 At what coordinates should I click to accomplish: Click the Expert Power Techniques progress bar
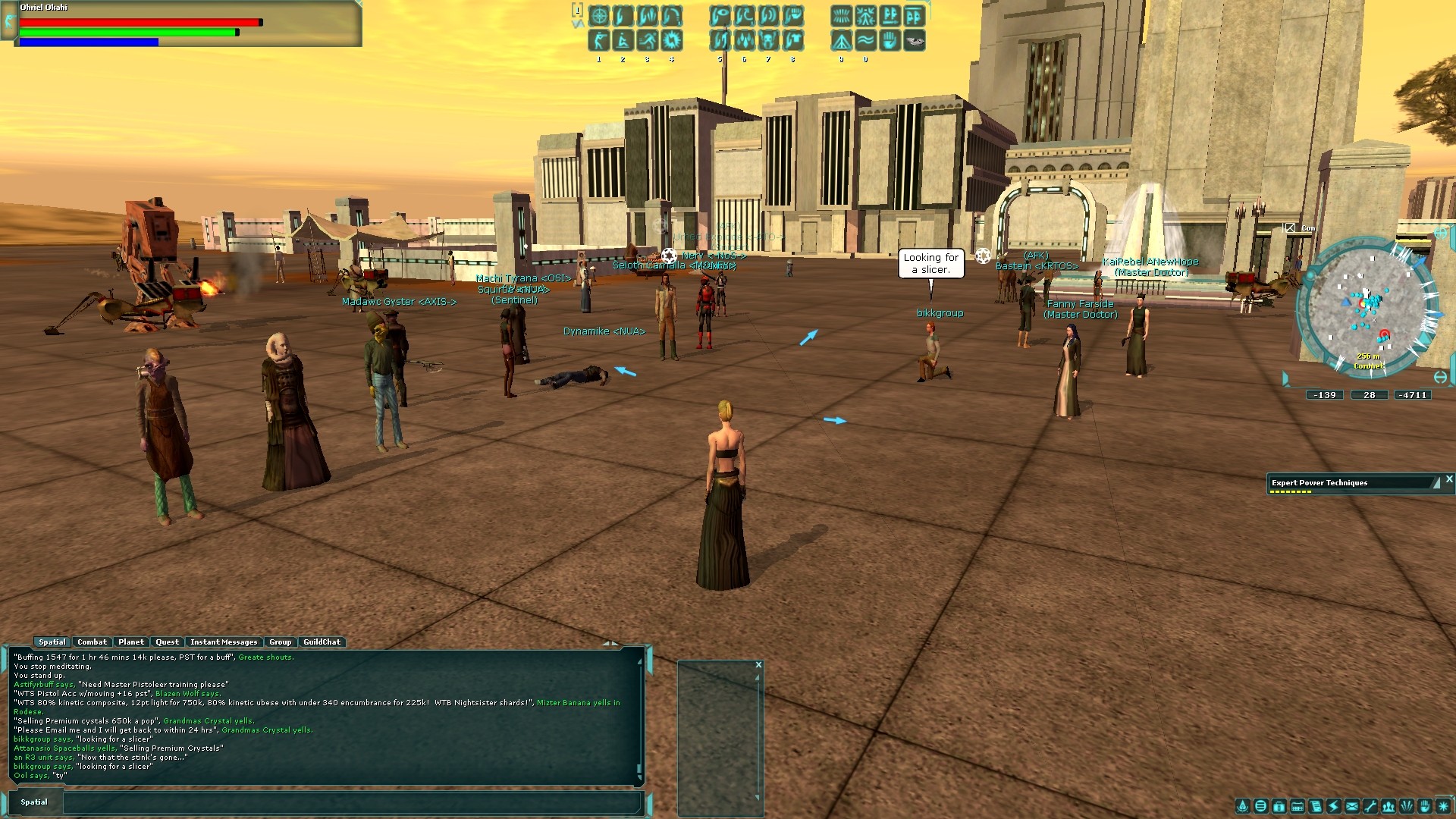[x=1290, y=491]
